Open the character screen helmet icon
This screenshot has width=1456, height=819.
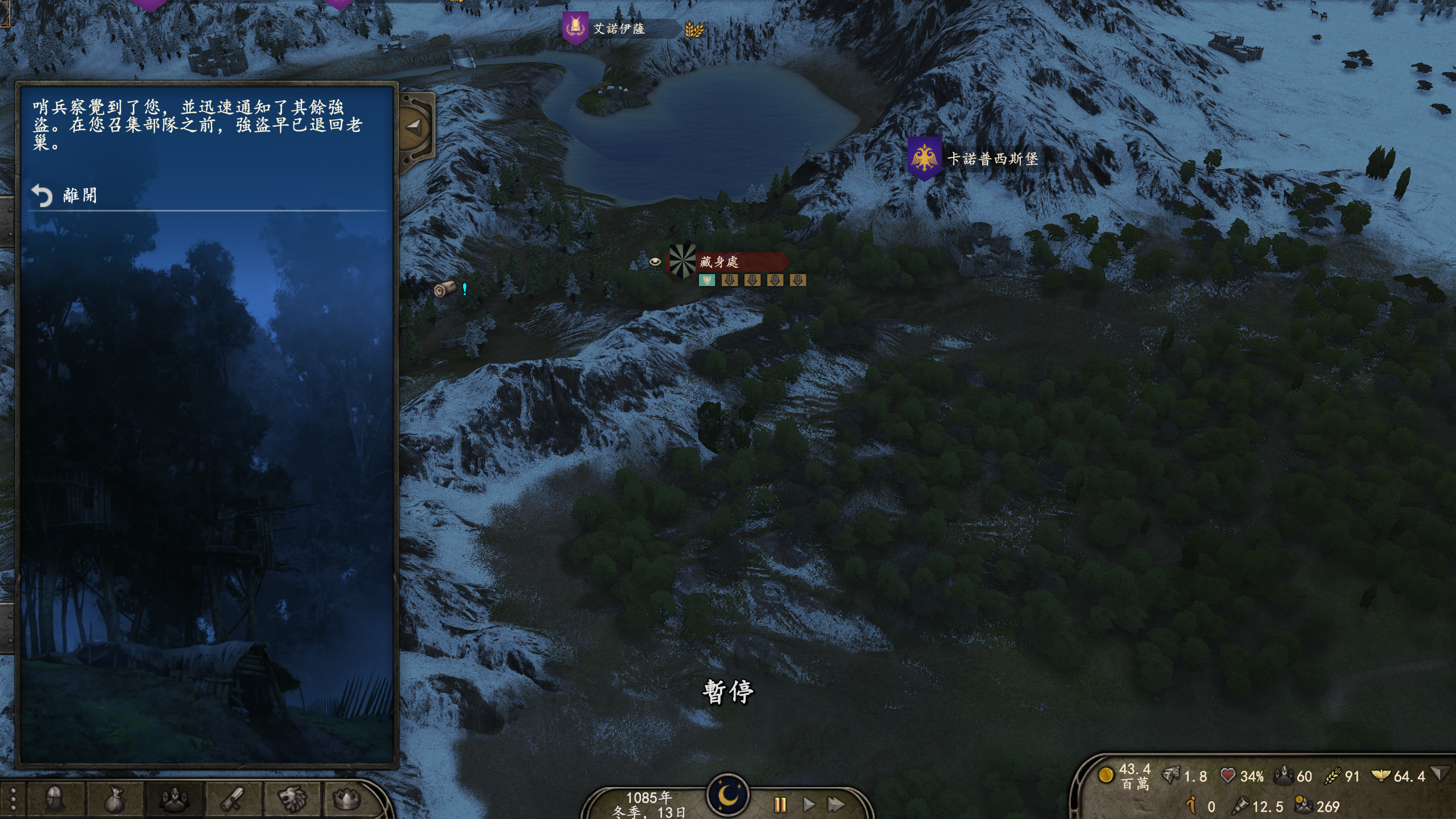55,799
